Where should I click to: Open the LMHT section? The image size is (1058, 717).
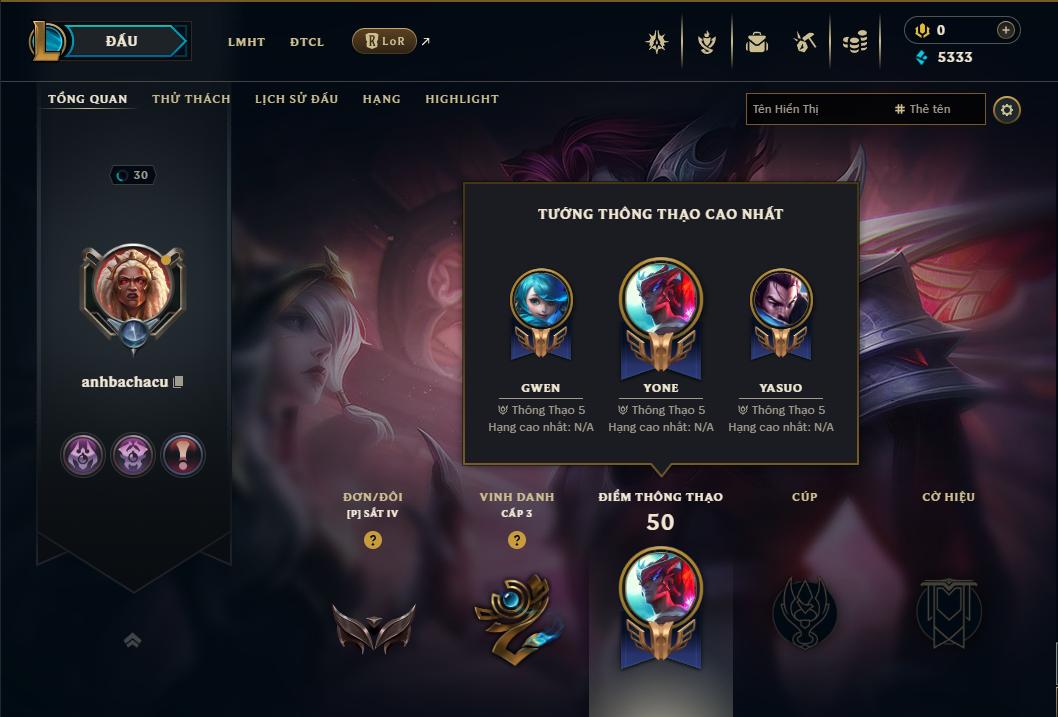(246, 42)
